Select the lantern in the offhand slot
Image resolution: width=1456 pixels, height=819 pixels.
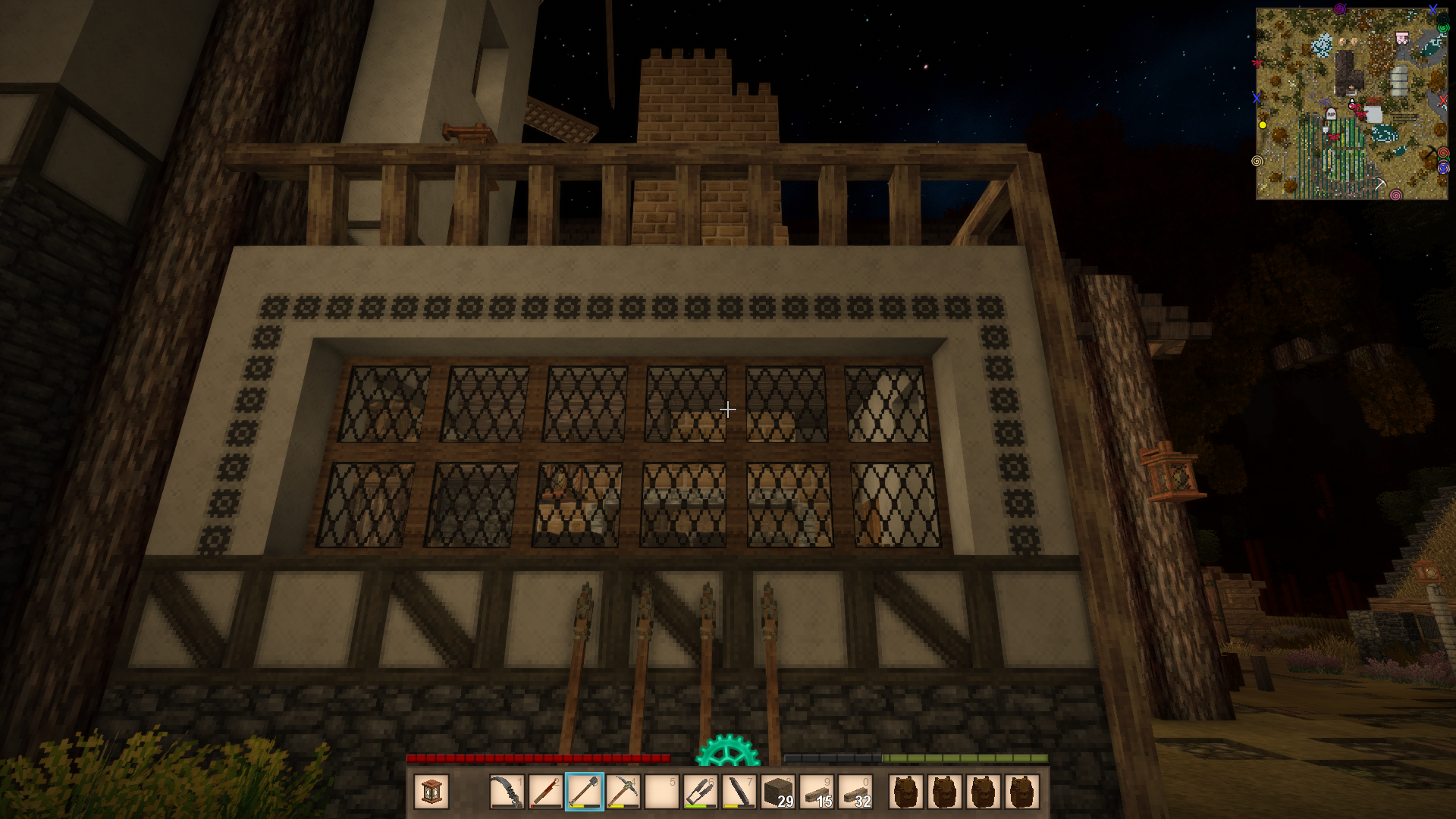pos(431,792)
